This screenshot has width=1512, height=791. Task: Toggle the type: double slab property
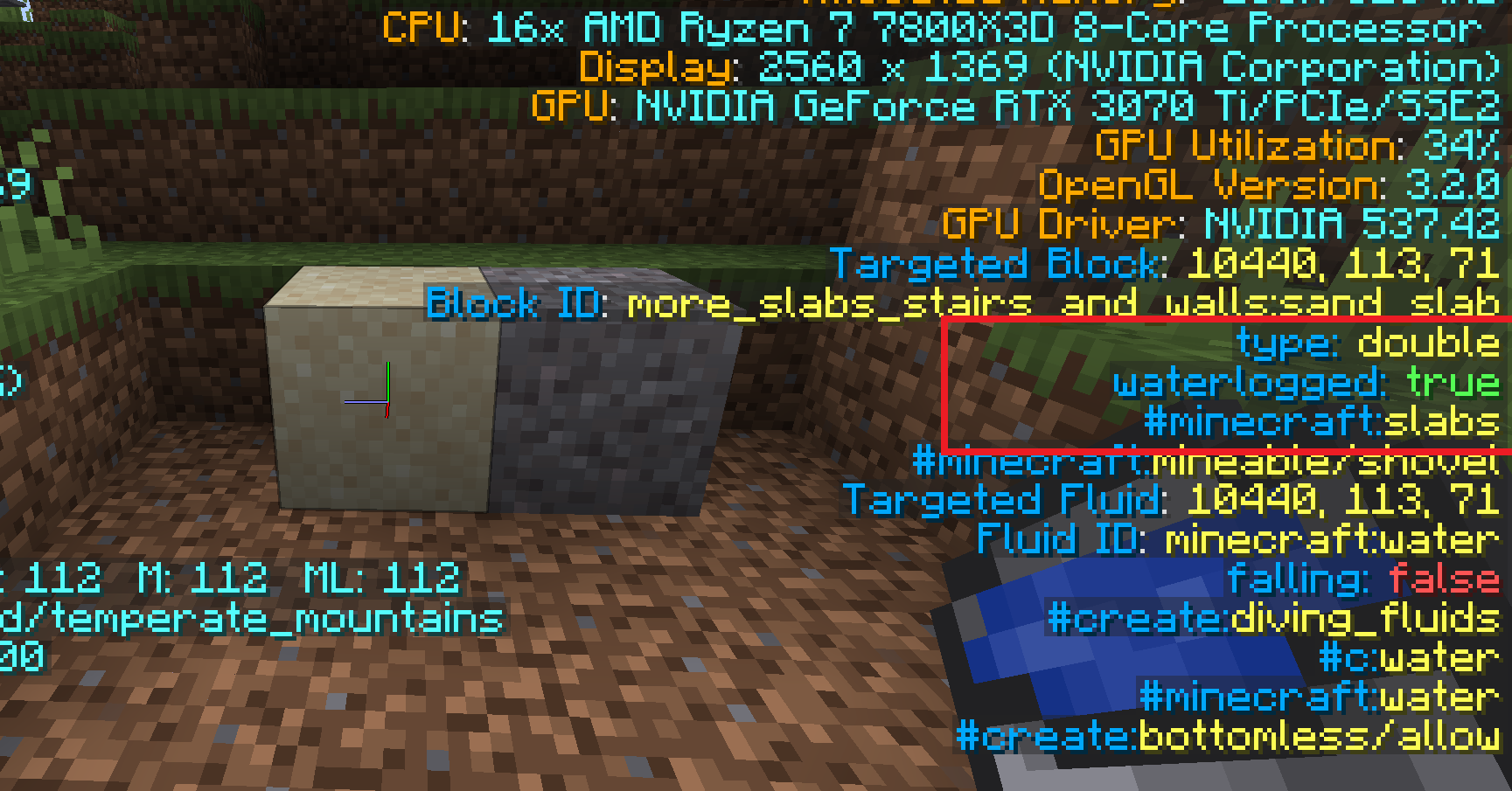pyautogui.click(x=1369, y=343)
